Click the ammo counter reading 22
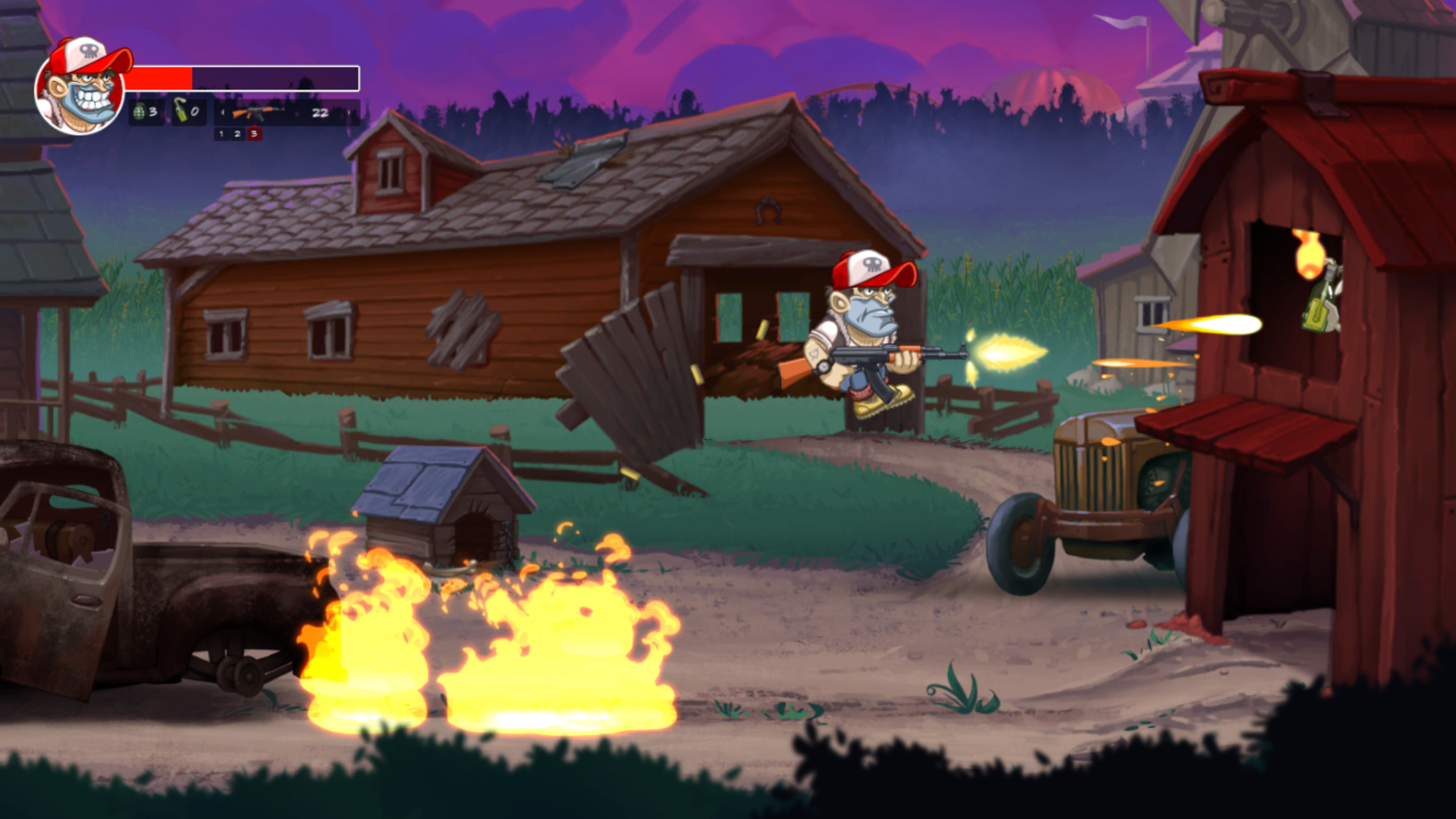1456x819 pixels. pos(321,114)
